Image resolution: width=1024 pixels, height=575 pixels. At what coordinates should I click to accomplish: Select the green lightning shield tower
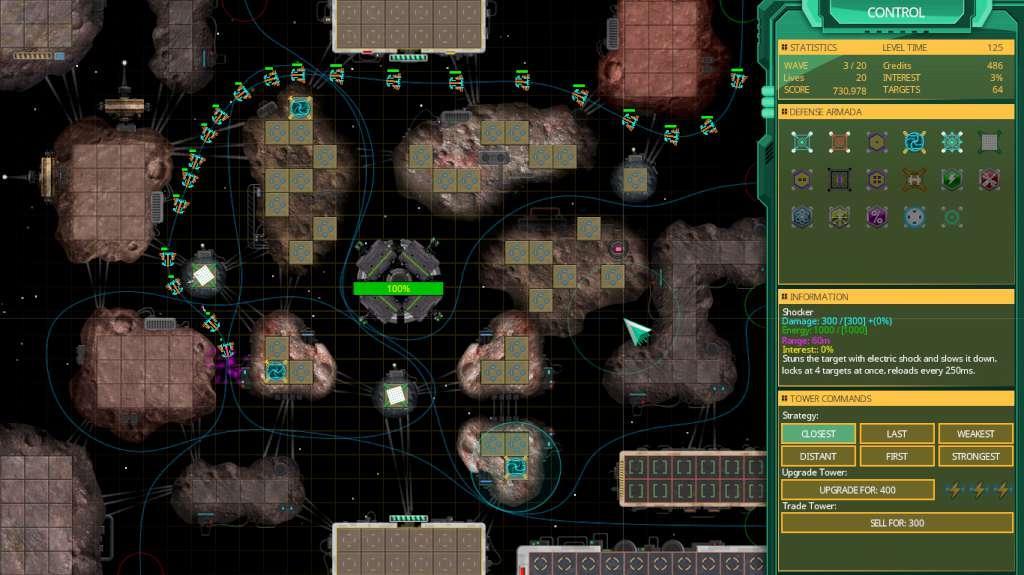tap(951, 180)
